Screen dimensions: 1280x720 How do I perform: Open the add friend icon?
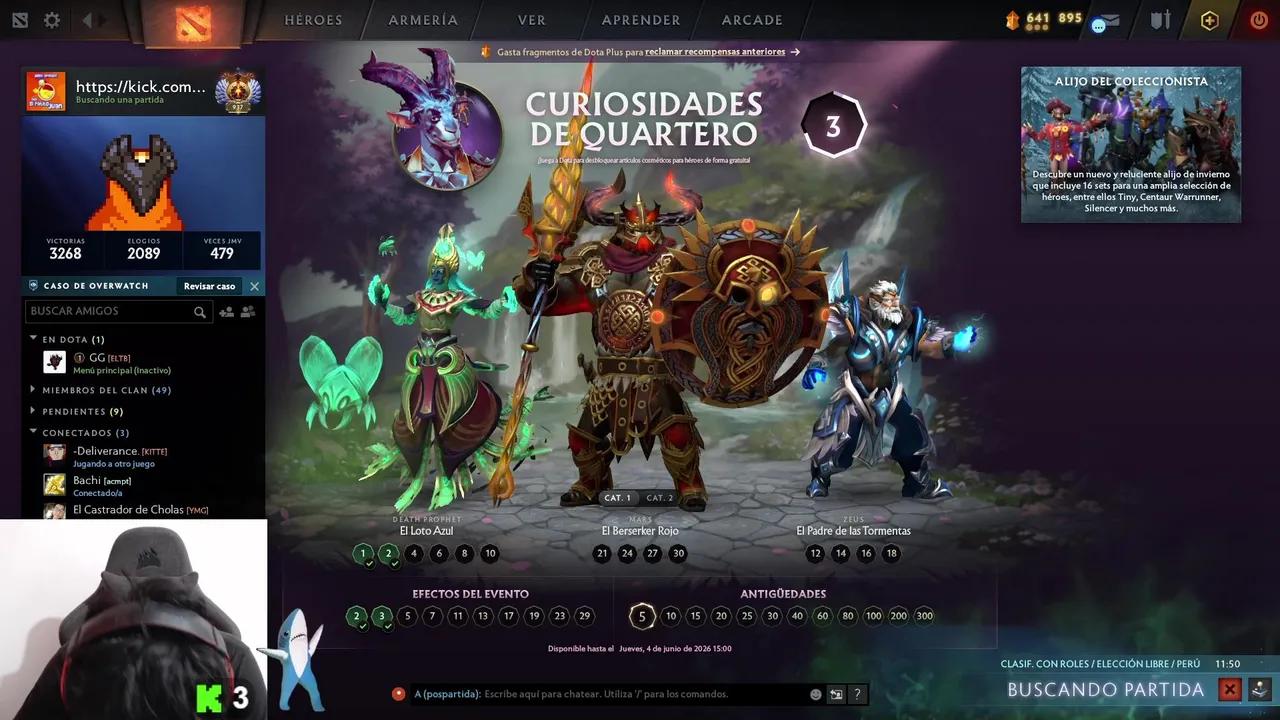coord(225,311)
